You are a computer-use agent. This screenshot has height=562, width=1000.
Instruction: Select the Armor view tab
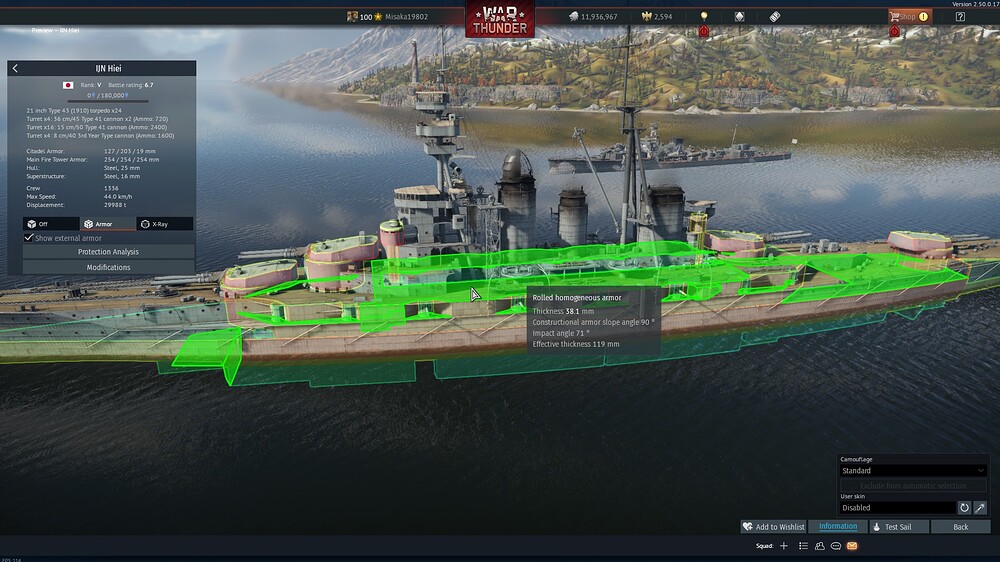[108, 224]
